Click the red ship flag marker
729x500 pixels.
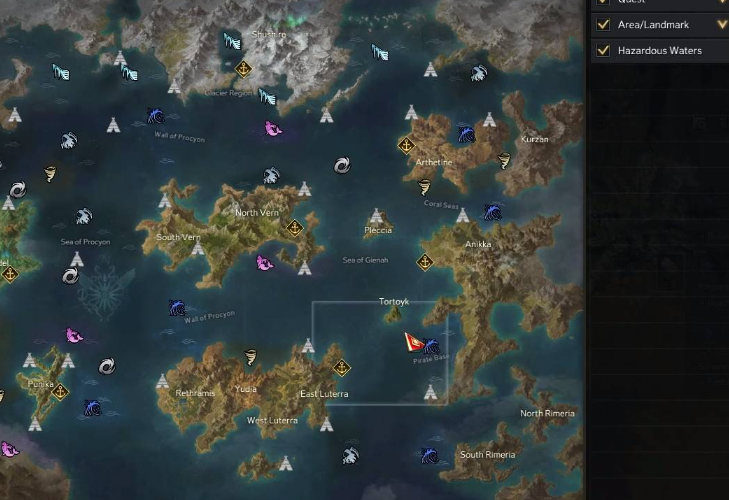tap(413, 342)
